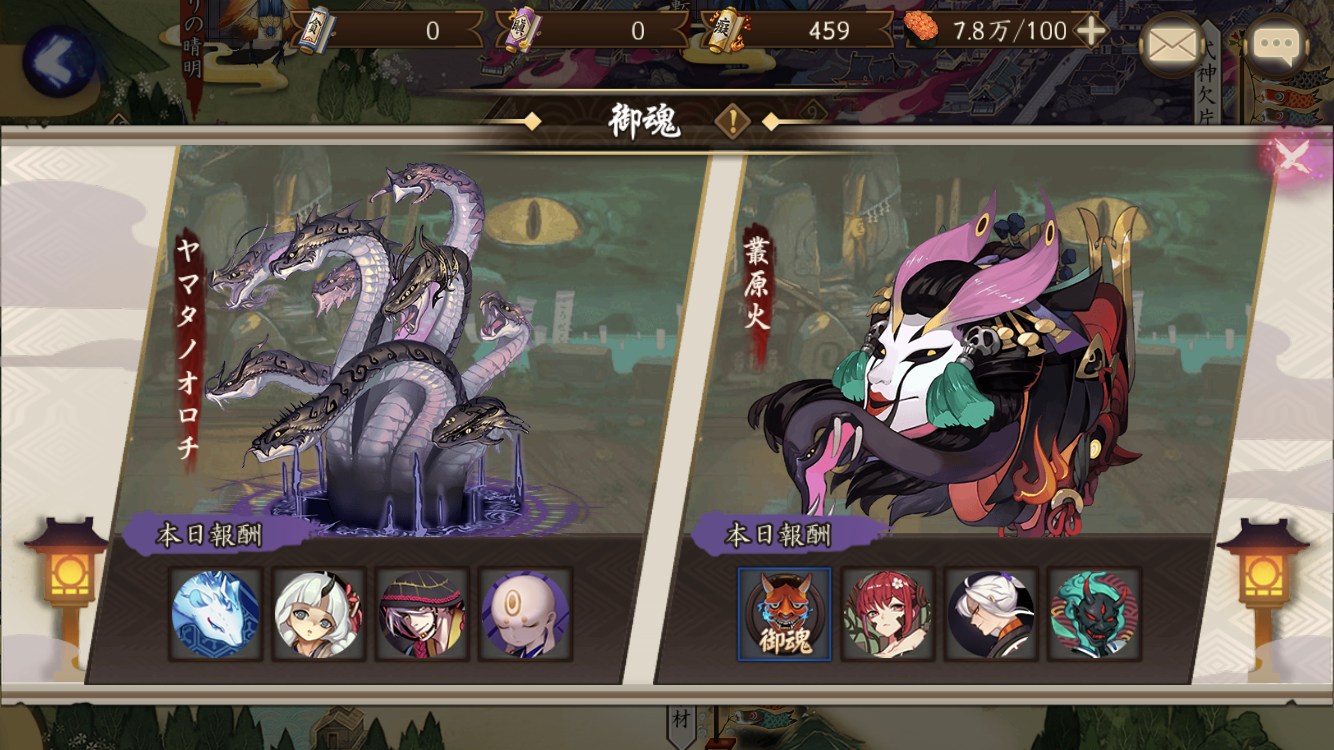
Task: Add more sushi stamina with the plus button
Action: tap(1091, 31)
